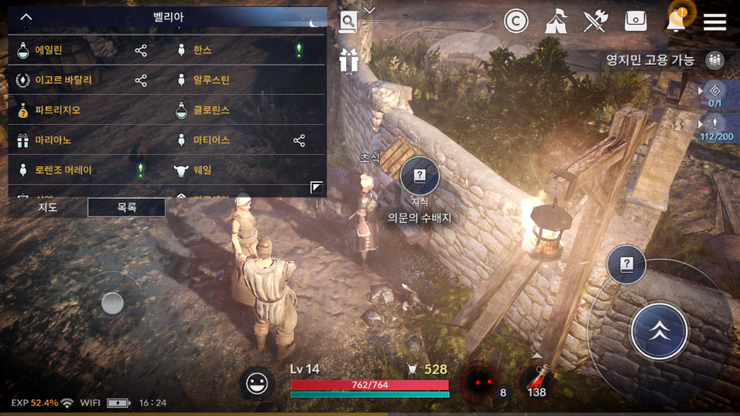
Task: Open the main hamburger menu
Action: point(714,21)
